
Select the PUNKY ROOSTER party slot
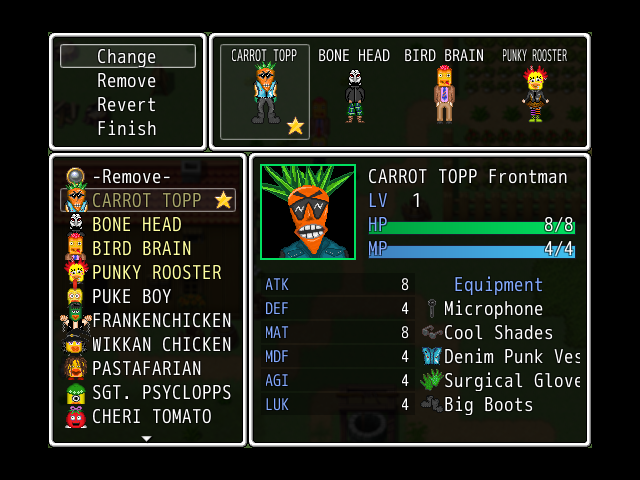point(534,92)
